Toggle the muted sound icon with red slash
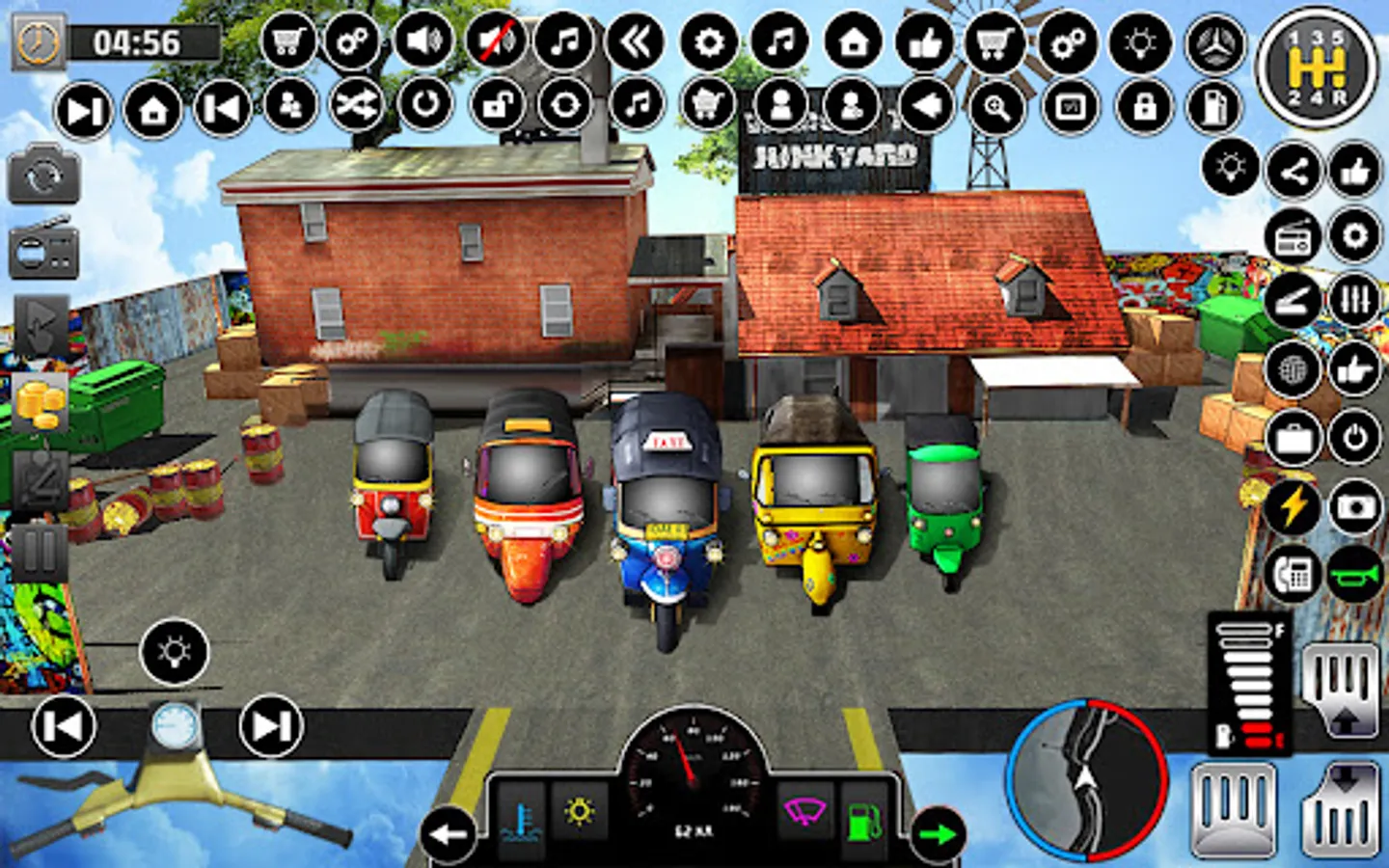This screenshot has height=868, width=1389. click(492, 42)
